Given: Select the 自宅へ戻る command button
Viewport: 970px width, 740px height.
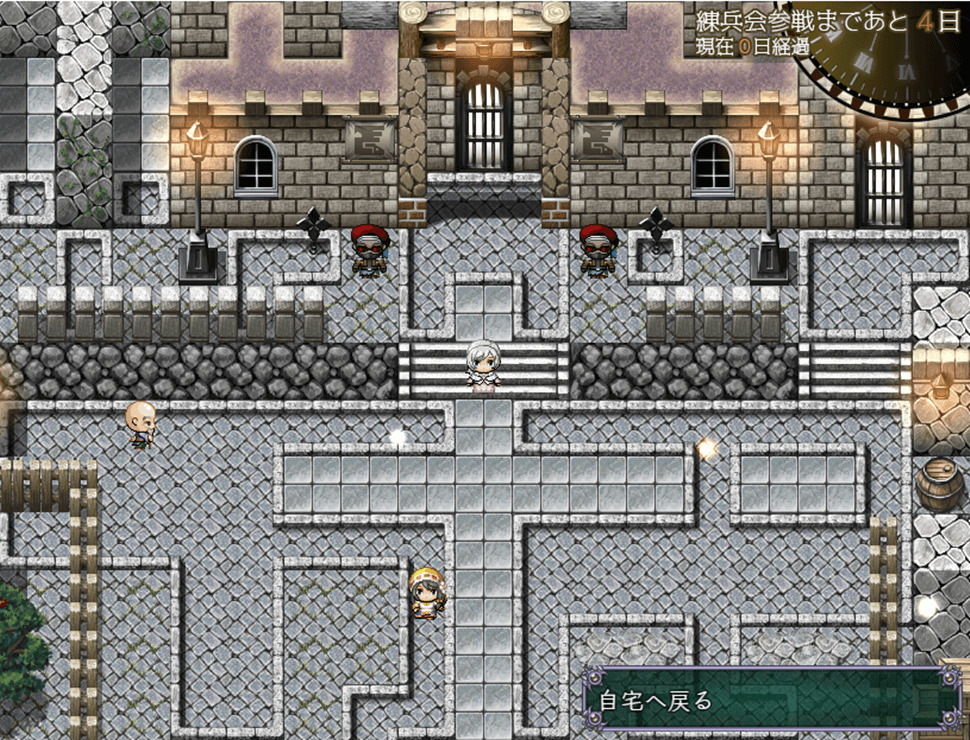Looking at the screenshot, I should click(765, 700).
